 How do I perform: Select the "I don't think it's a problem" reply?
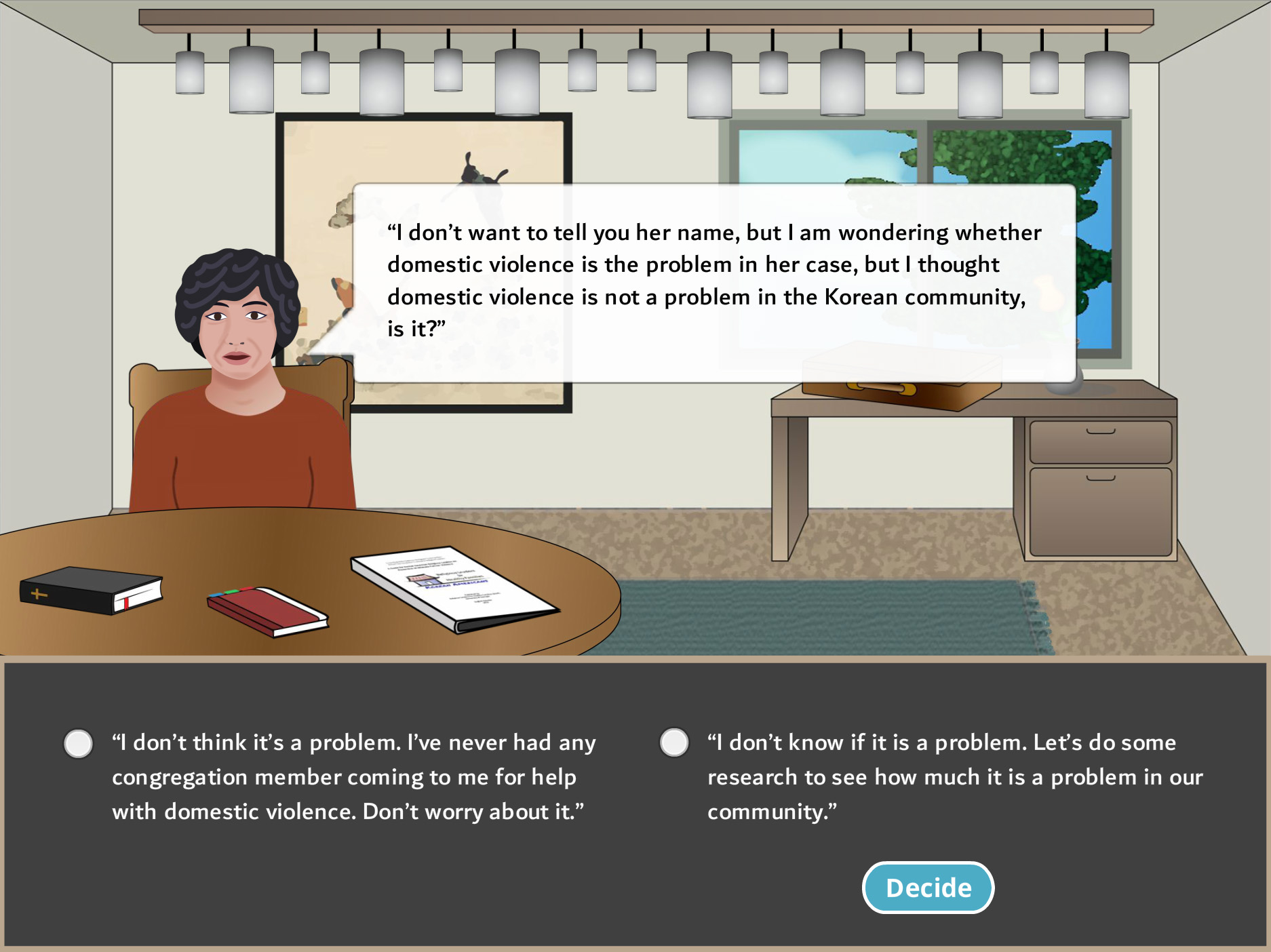coord(79,743)
